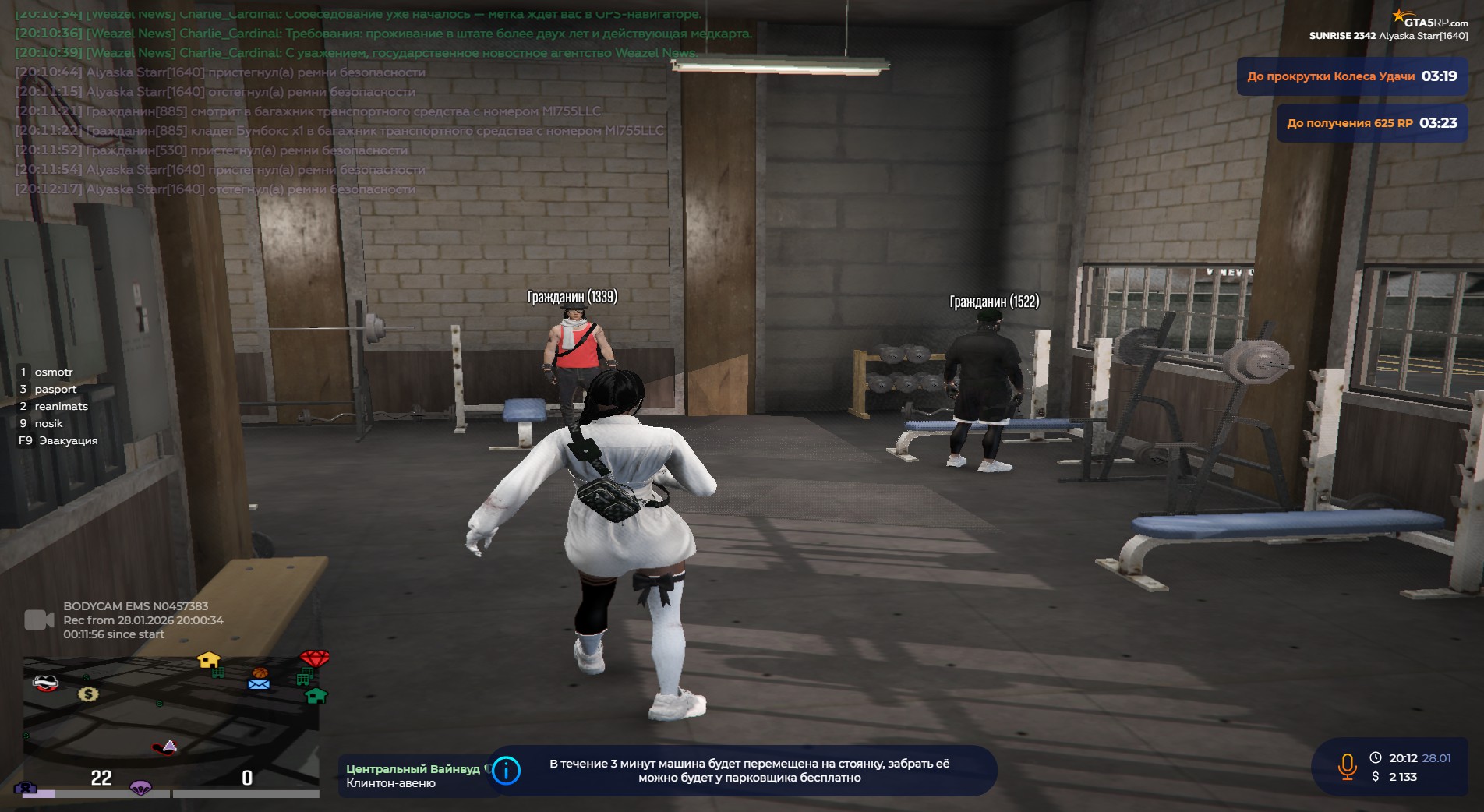Click the red diamond marker on minimap
Screen dimensions: 1484x812
coord(315,658)
